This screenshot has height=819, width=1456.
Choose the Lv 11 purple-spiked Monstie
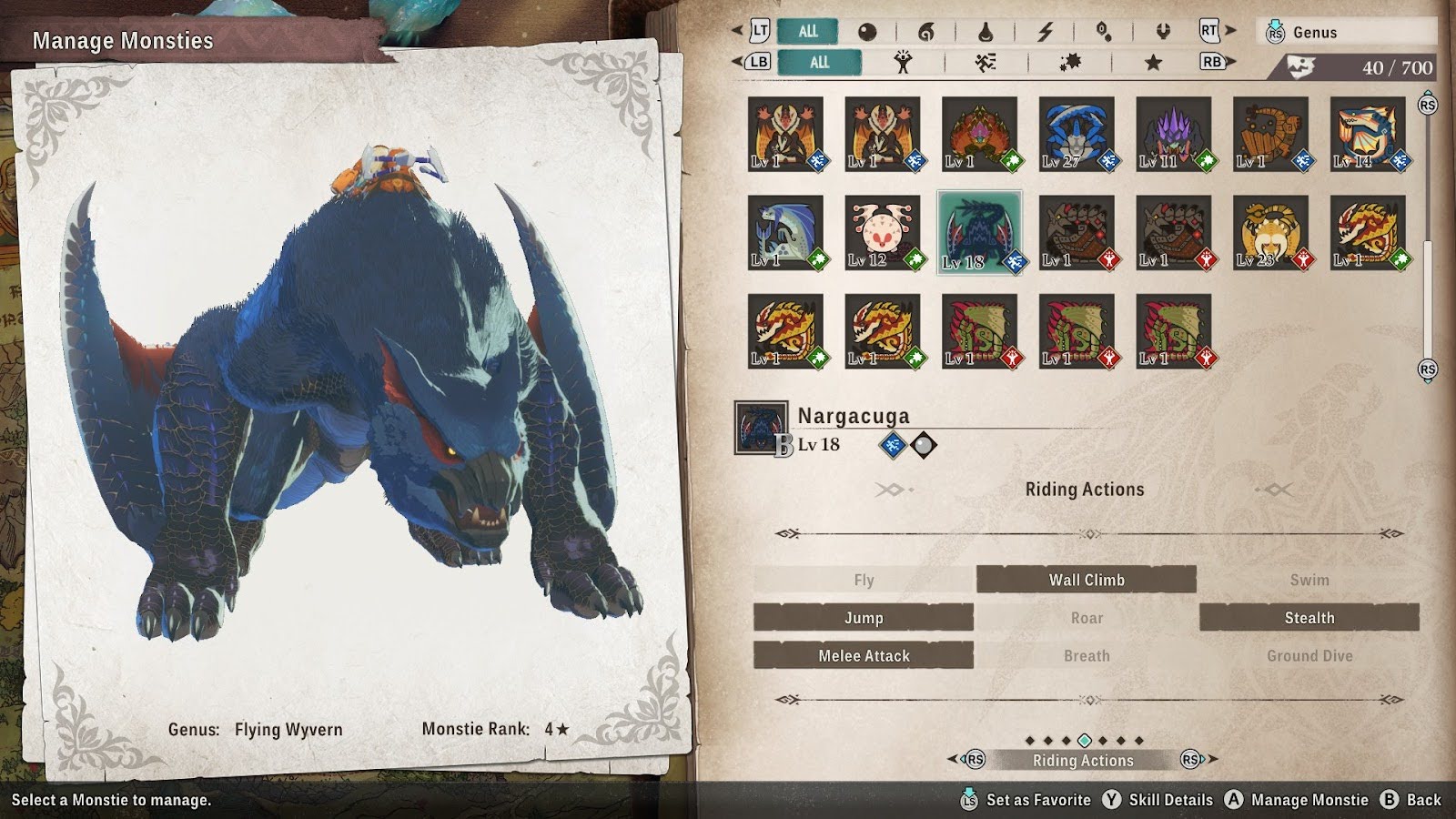[1174, 135]
